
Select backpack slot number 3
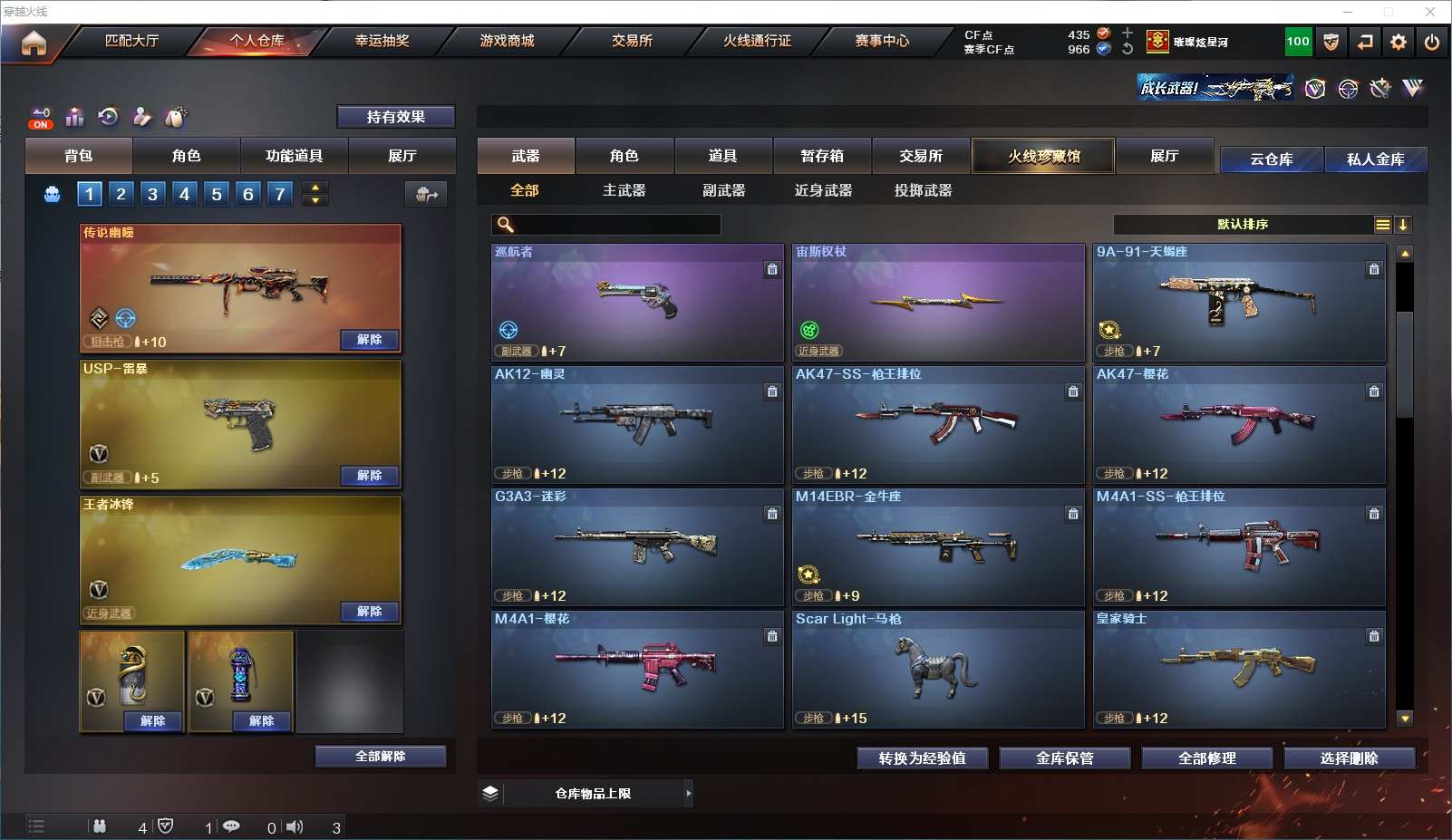coord(152,194)
